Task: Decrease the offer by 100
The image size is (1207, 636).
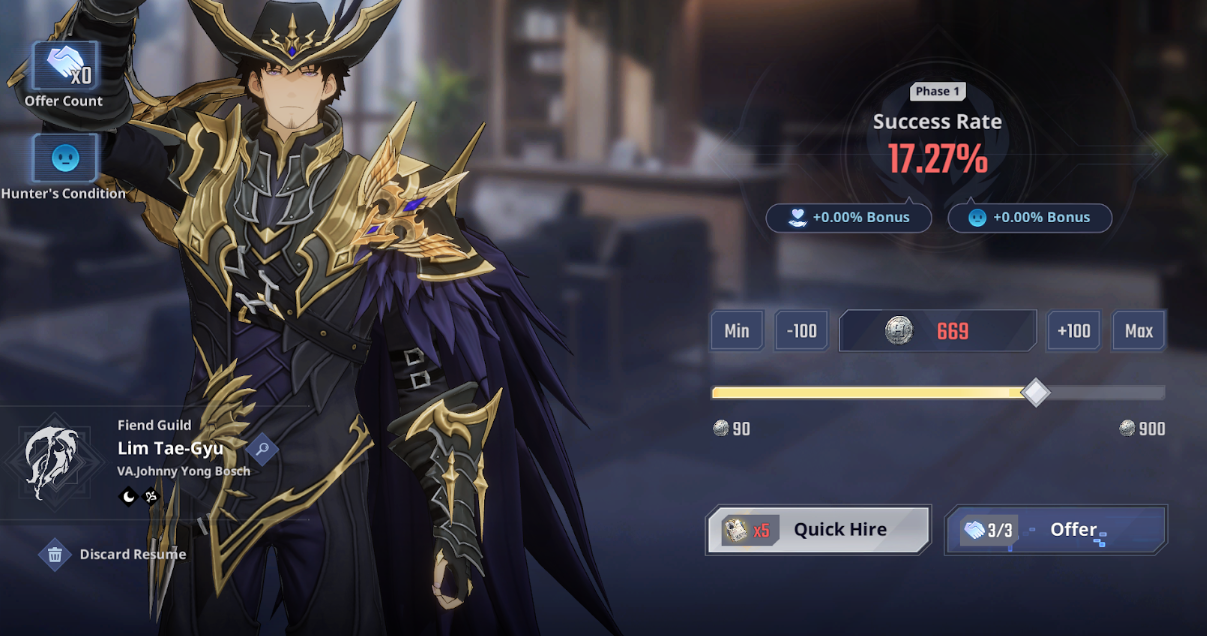Action: click(801, 331)
